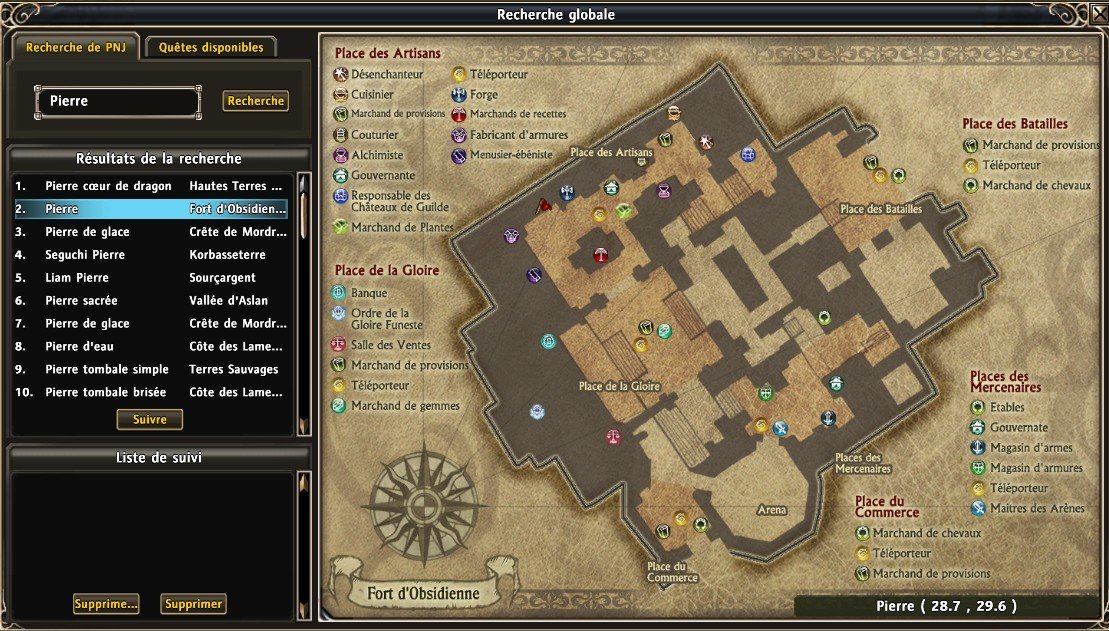Image resolution: width=1109 pixels, height=631 pixels.
Task: Select the Maîtres des Arènes legend entry
Action: point(1037,509)
